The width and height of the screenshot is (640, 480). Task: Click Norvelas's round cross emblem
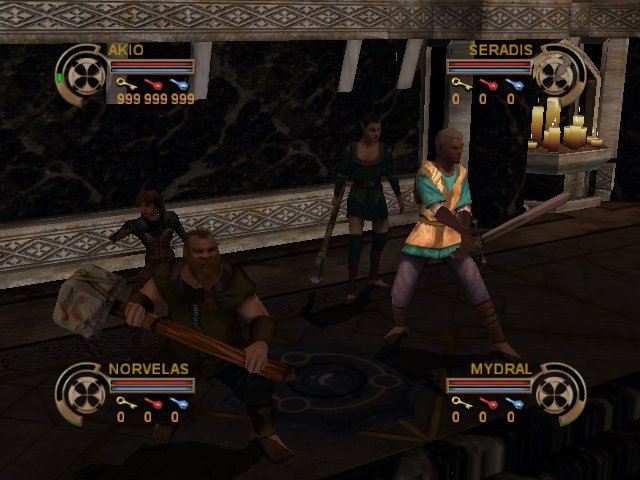[82, 390]
